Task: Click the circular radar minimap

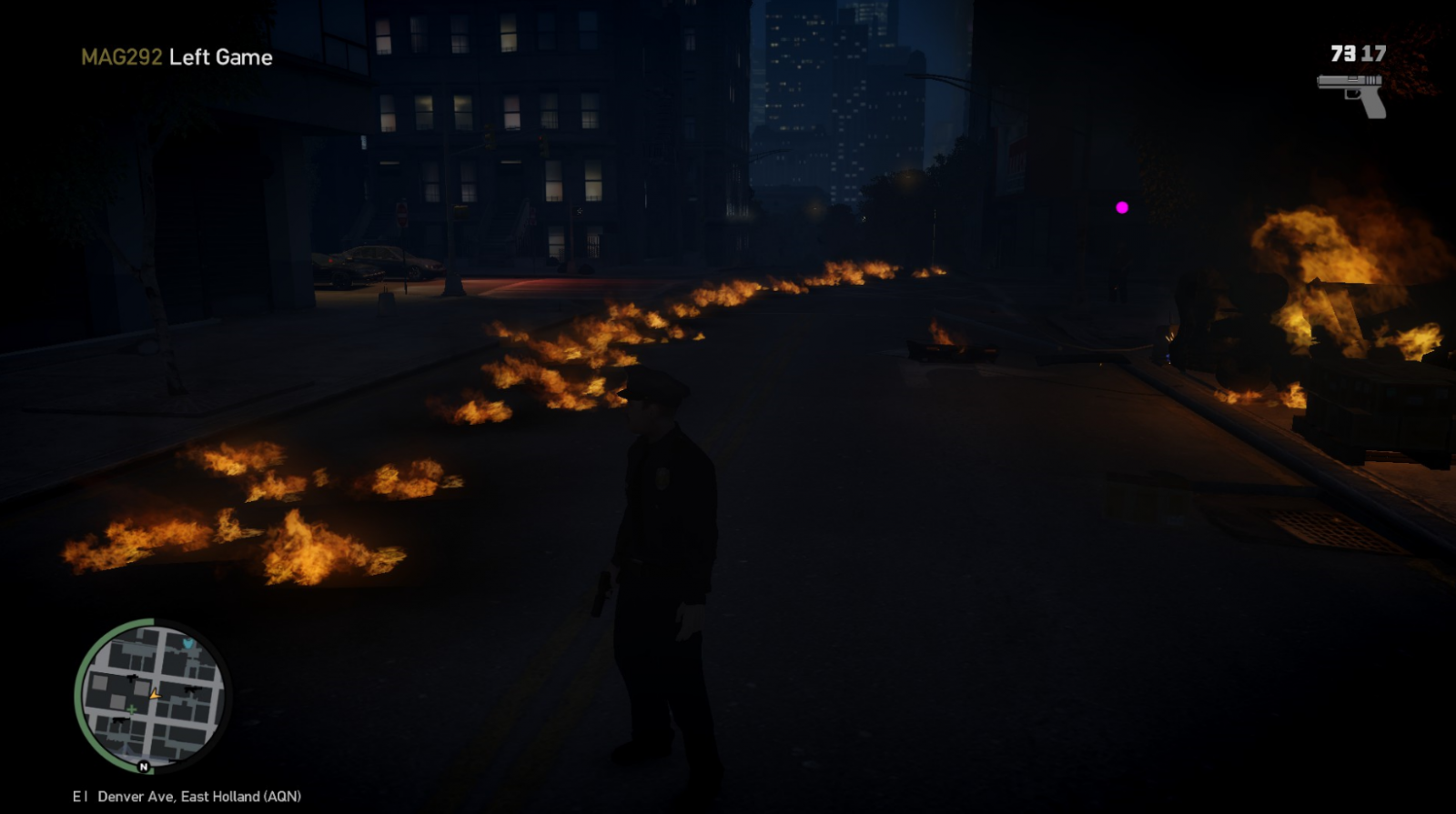Action: (152, 696)
